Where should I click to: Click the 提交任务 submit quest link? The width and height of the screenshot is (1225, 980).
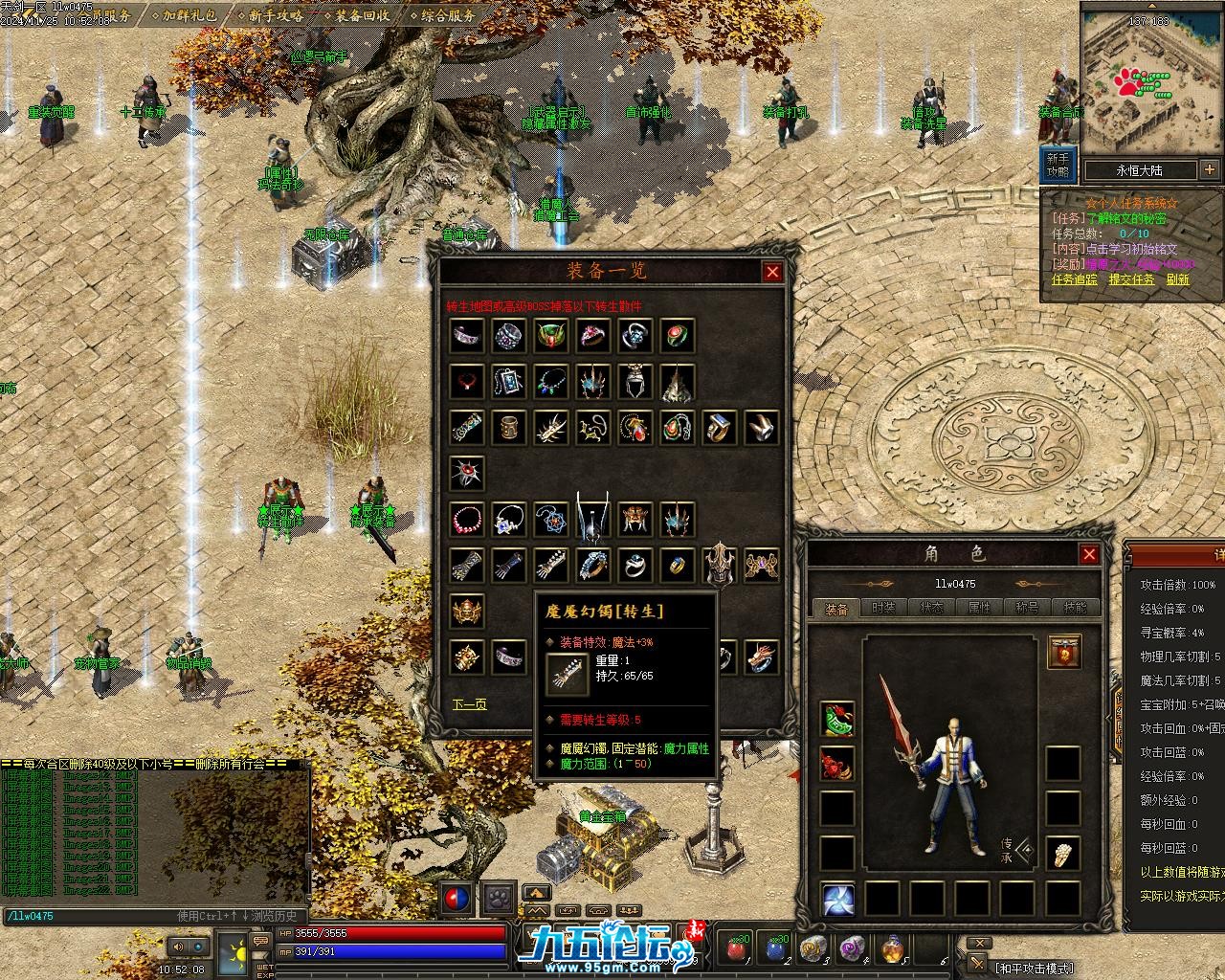click(x=1131, y=279)
